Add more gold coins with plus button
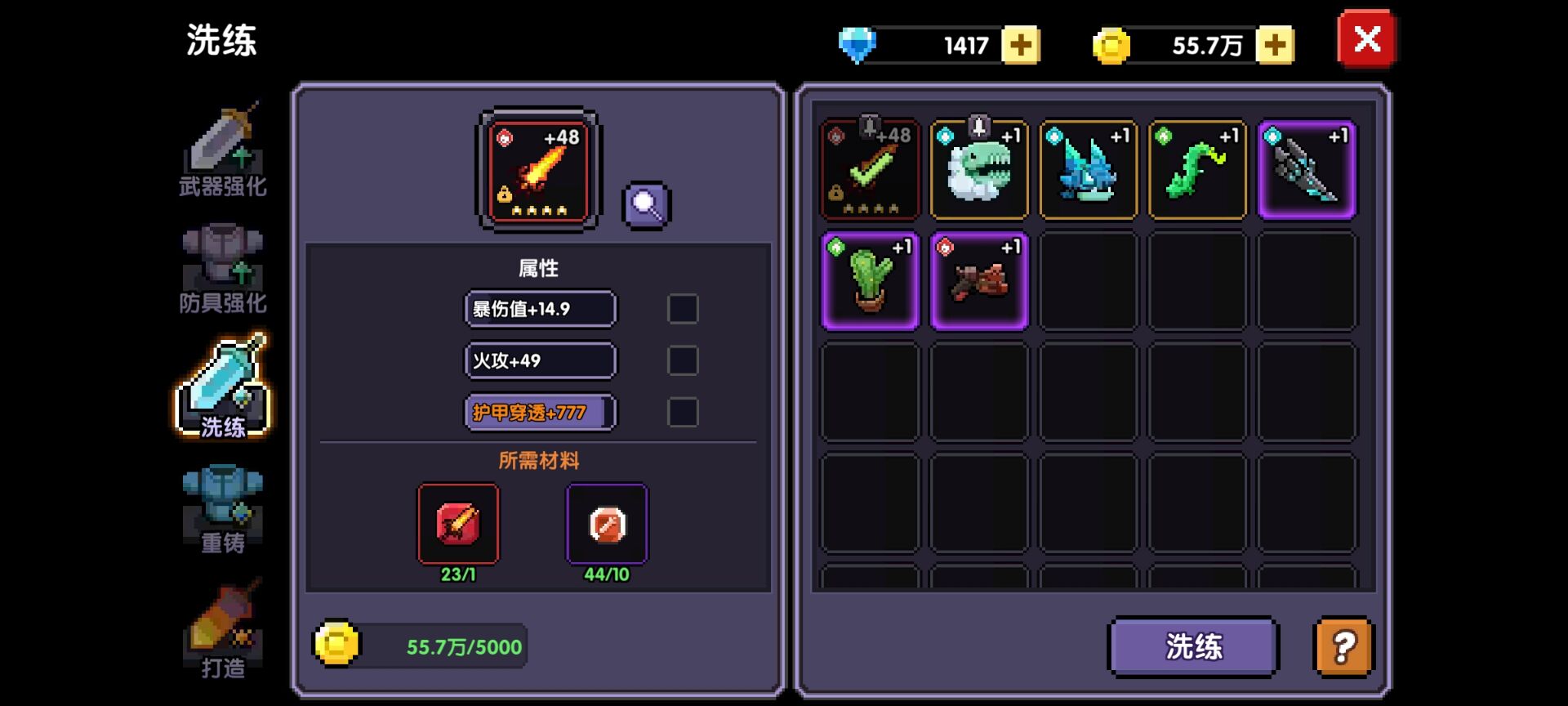Screen dimensions: 1568x706 coord(1274,45)
